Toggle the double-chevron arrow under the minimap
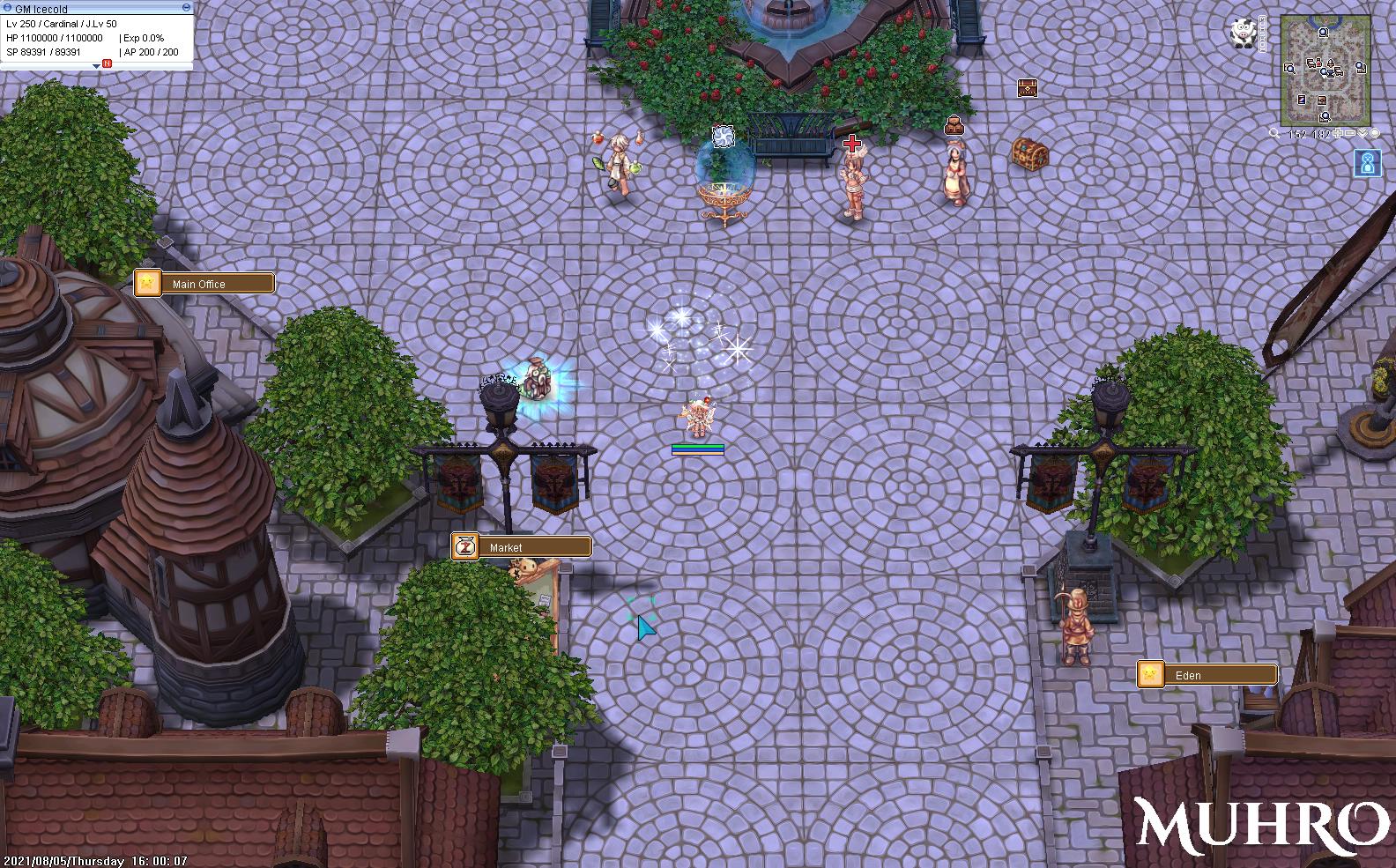 coord(1363,134)
